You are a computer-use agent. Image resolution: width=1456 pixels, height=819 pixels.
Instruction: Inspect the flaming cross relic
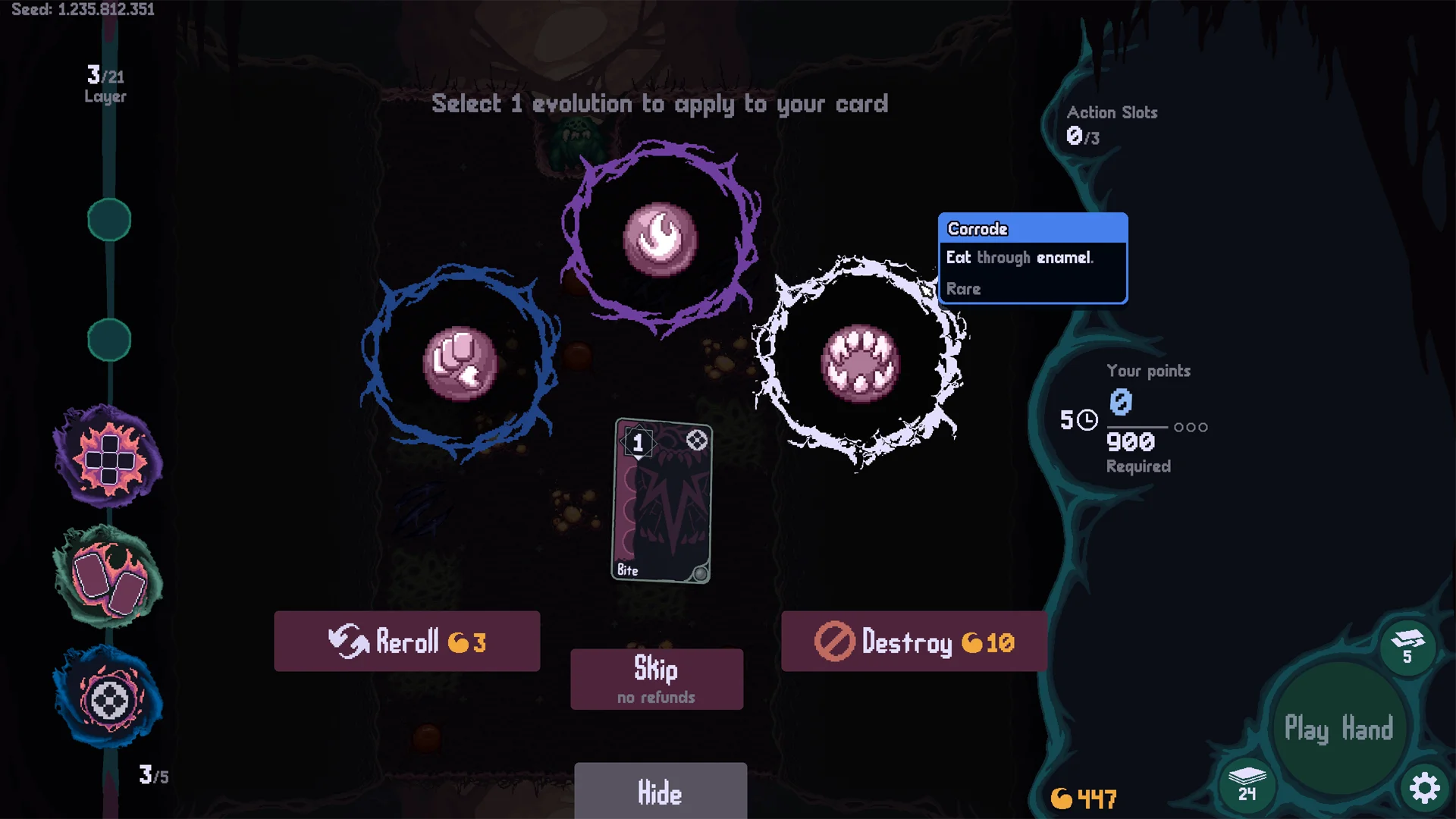(x=108, y=457)
